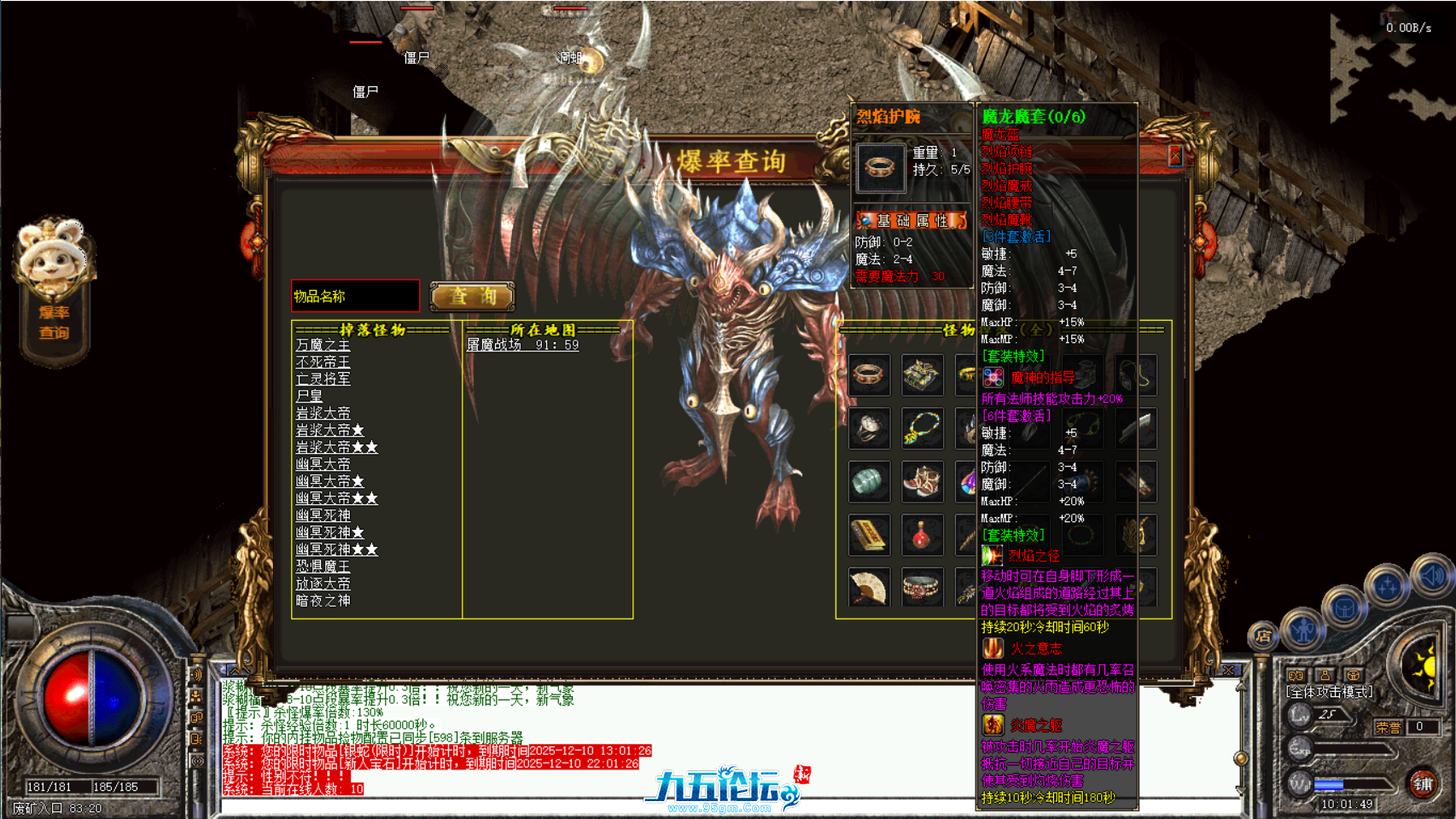Open the bag inventory icon near the minimap
Image resolution: width=1456 pixels, height=819 pixels.
click(1345, 607)
